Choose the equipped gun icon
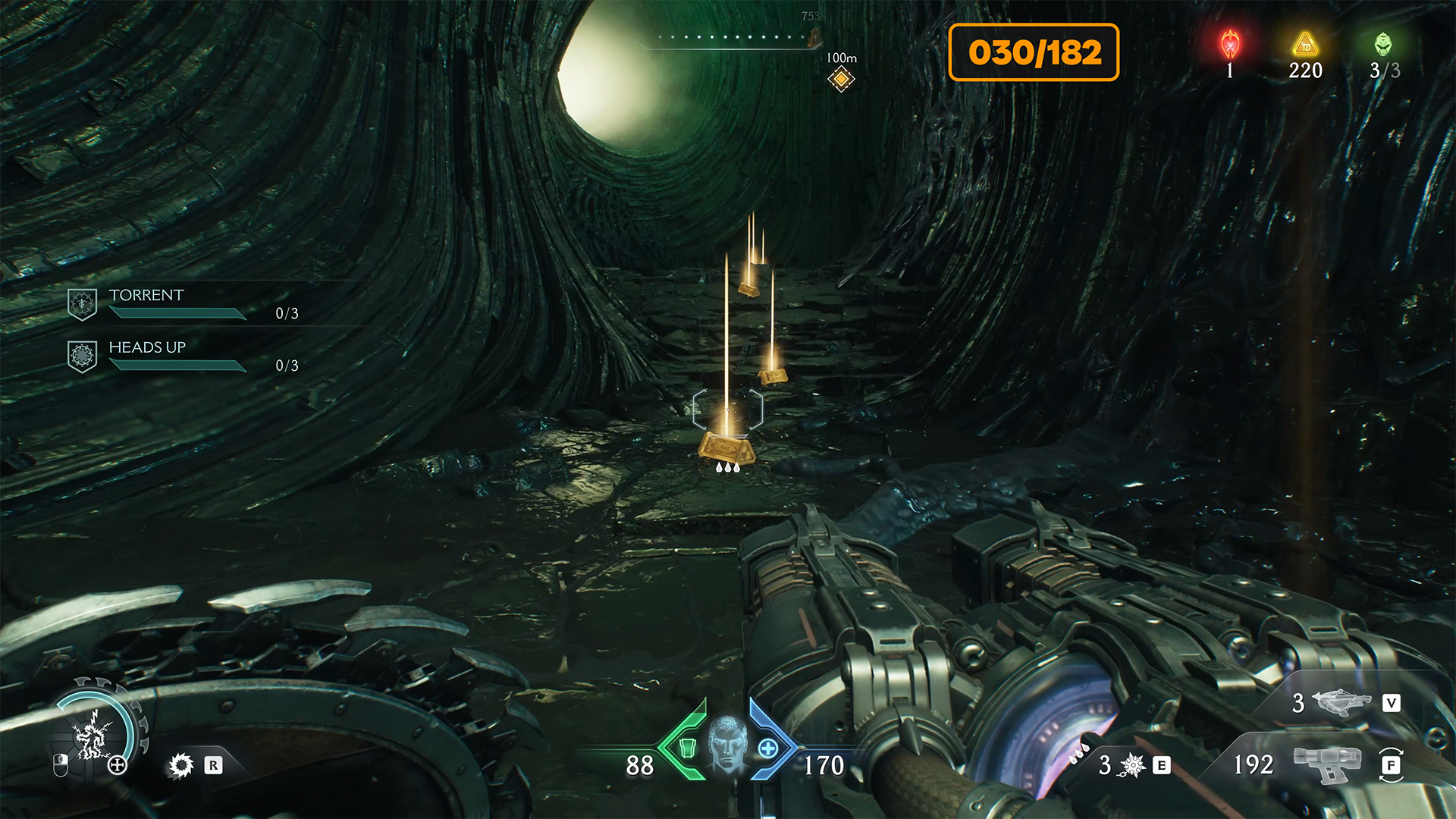The height and width of the screenshot is (819, 1456). point(1327,762)
